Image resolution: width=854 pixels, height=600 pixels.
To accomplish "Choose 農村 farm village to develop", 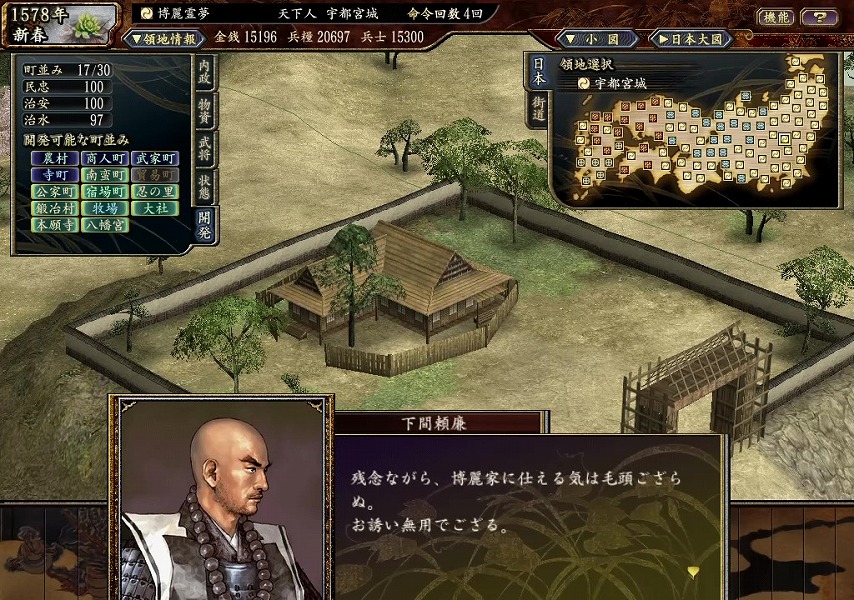I will (54, 158).
